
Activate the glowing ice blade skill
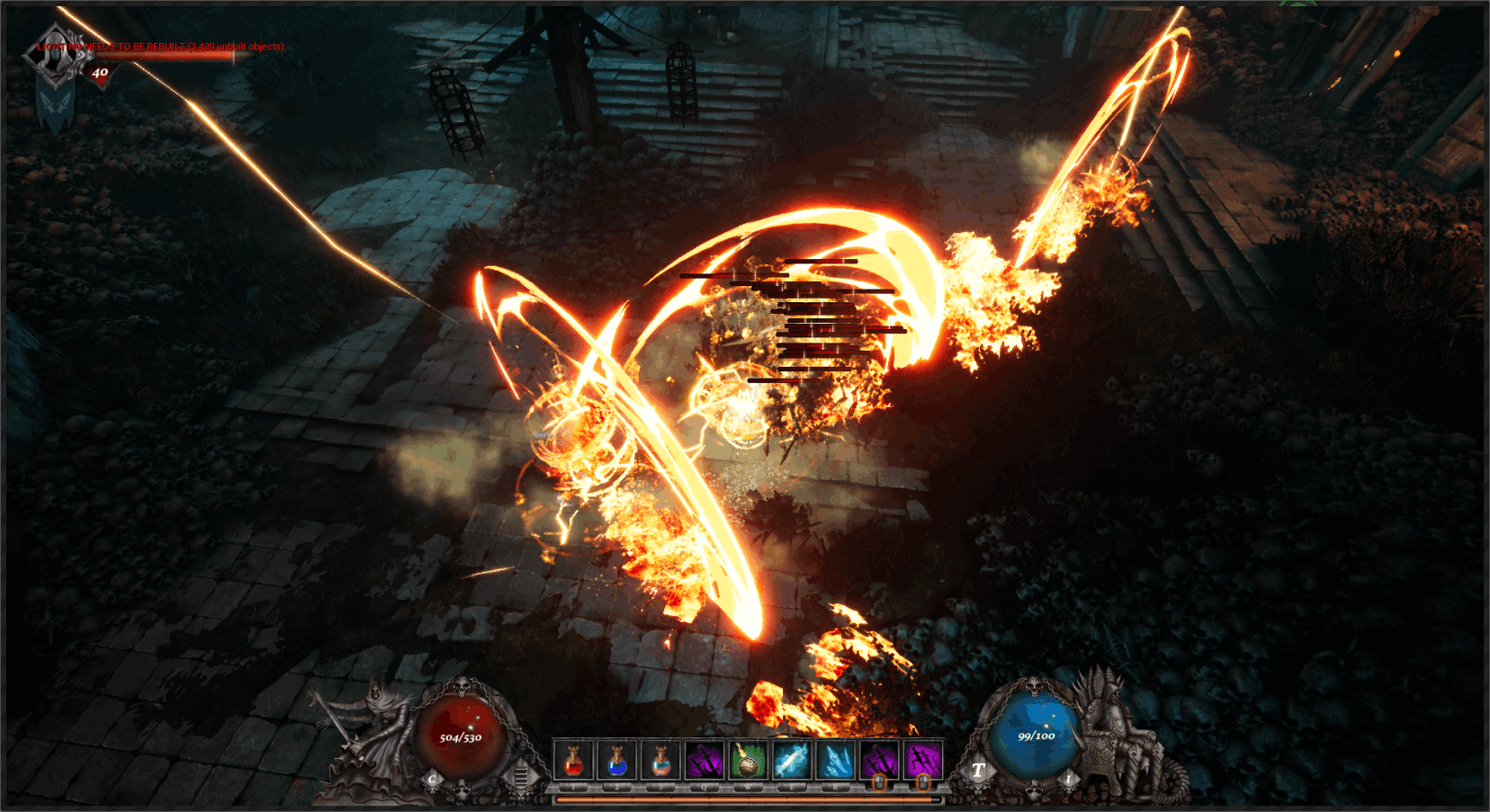(792, 760)
